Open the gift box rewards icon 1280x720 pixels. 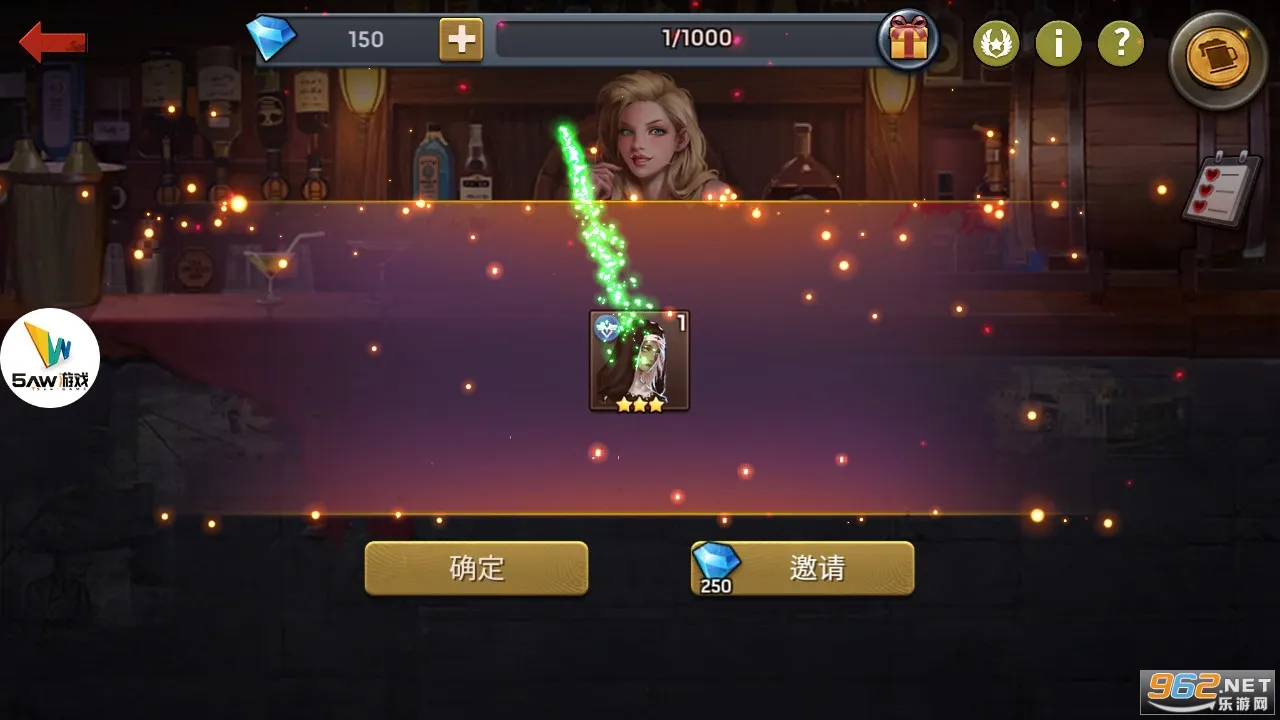[x=908, y=42]
